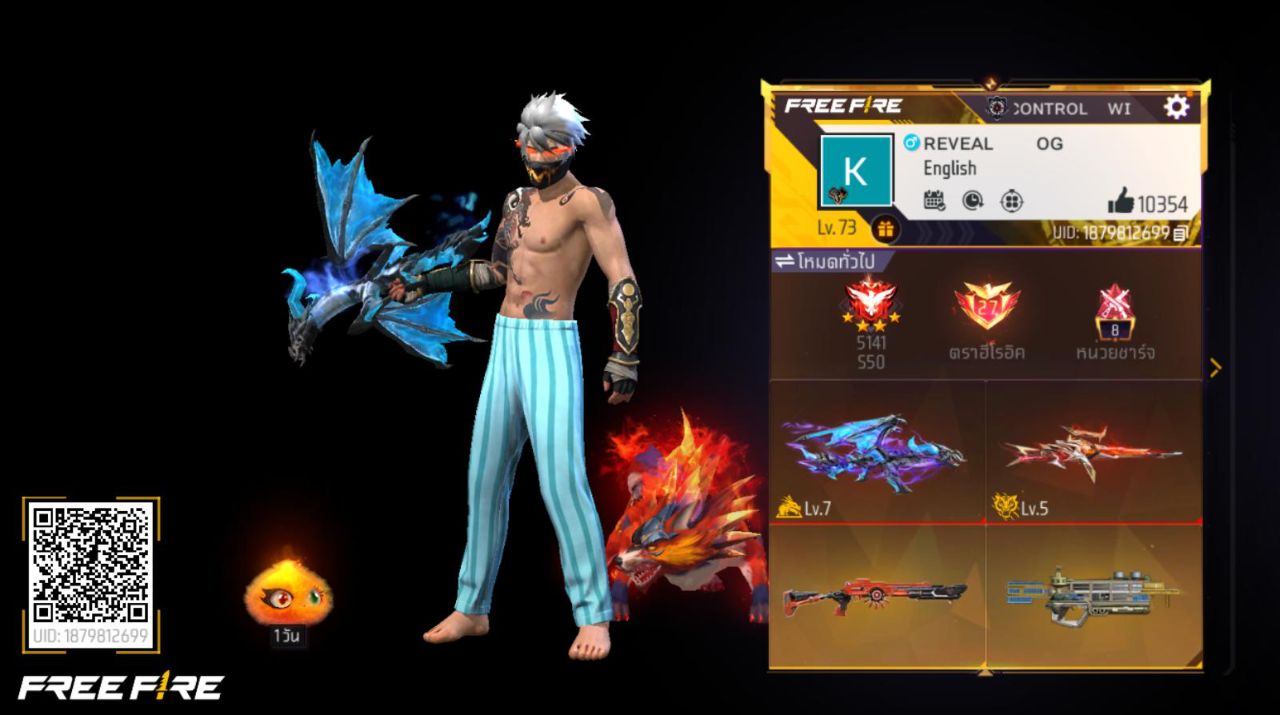Choose the red-gold weapon skin Lv.5
The height and width of the screenshot is (715, 1280).
click(1094, 453)
